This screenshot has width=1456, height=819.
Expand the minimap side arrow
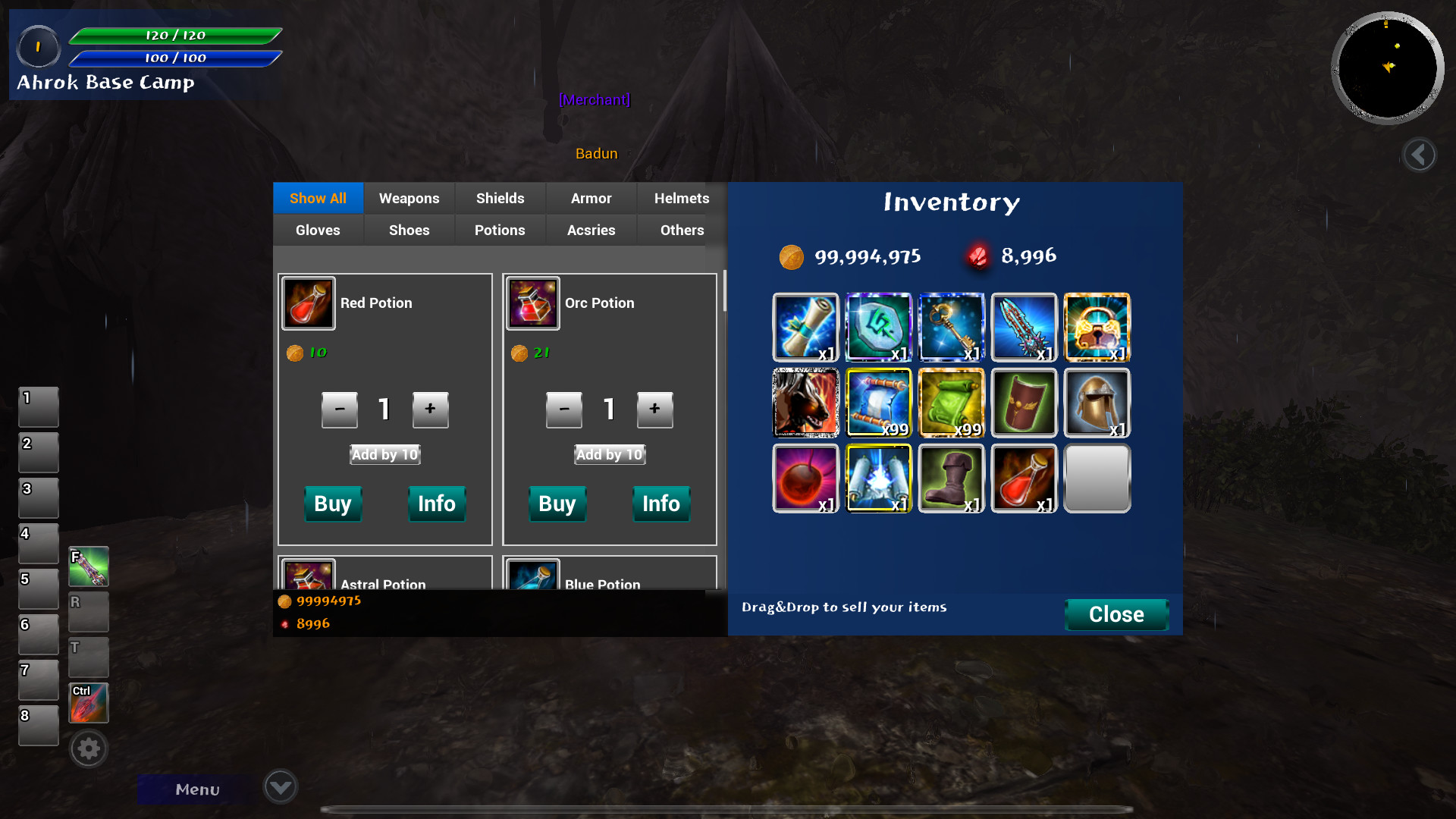[x=1419, y=155]
